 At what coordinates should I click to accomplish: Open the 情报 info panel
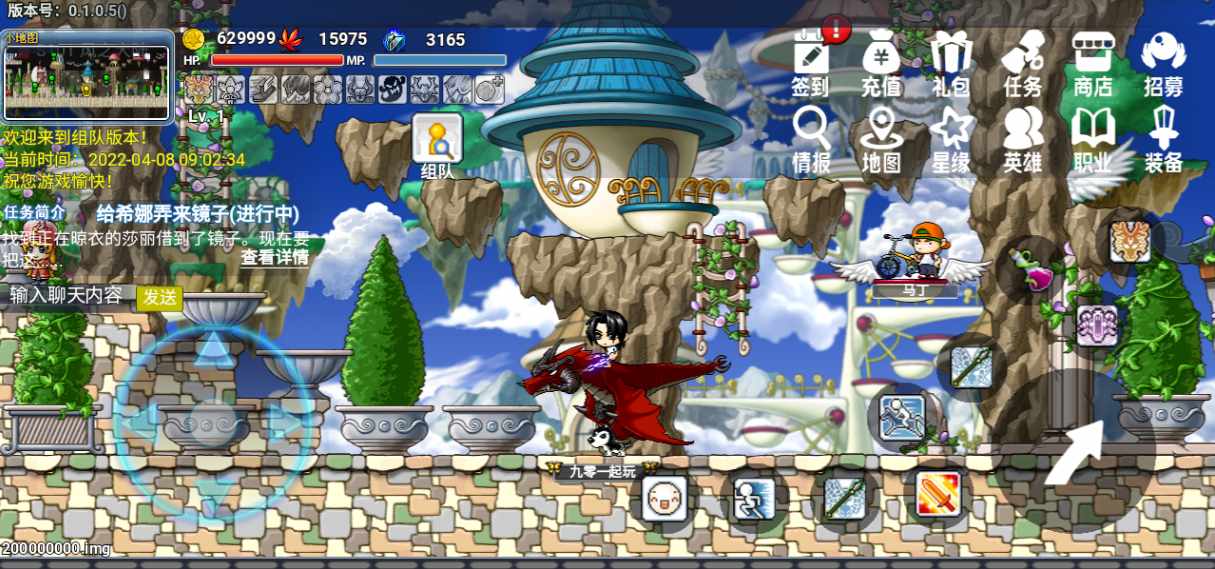click(x=810, y=140)
